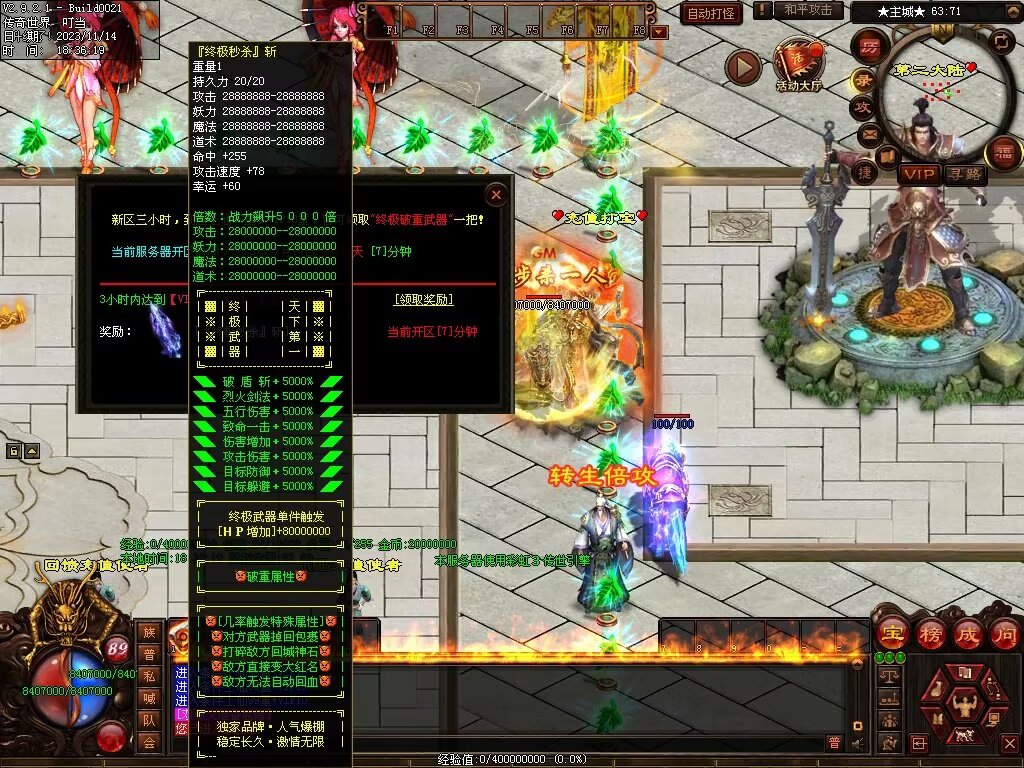Close the new-server reward dialog
Image resolution: width=1024 pixels, height=768 pixels.
point(495,194)
